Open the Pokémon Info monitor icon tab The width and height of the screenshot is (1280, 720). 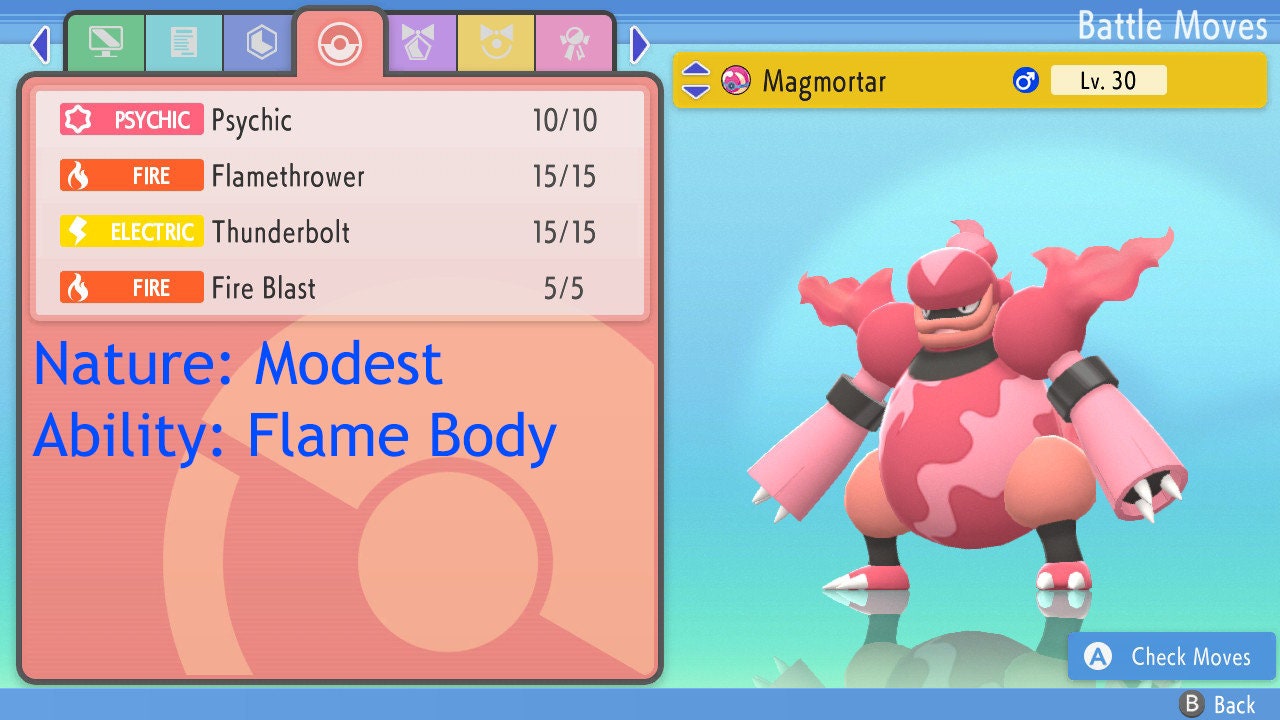tap(106, 43)
